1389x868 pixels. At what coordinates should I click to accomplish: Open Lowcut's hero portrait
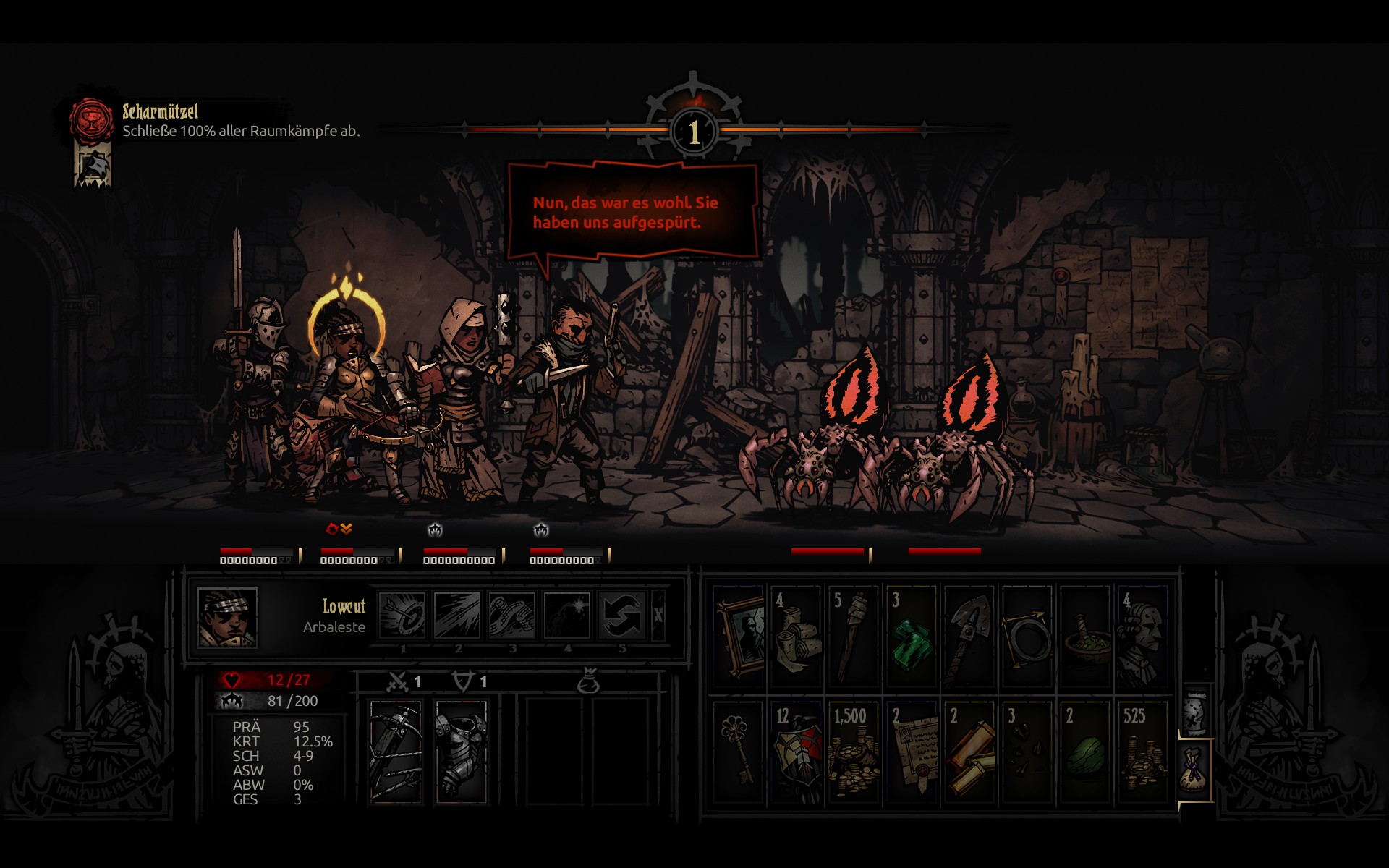coord(227,617)
